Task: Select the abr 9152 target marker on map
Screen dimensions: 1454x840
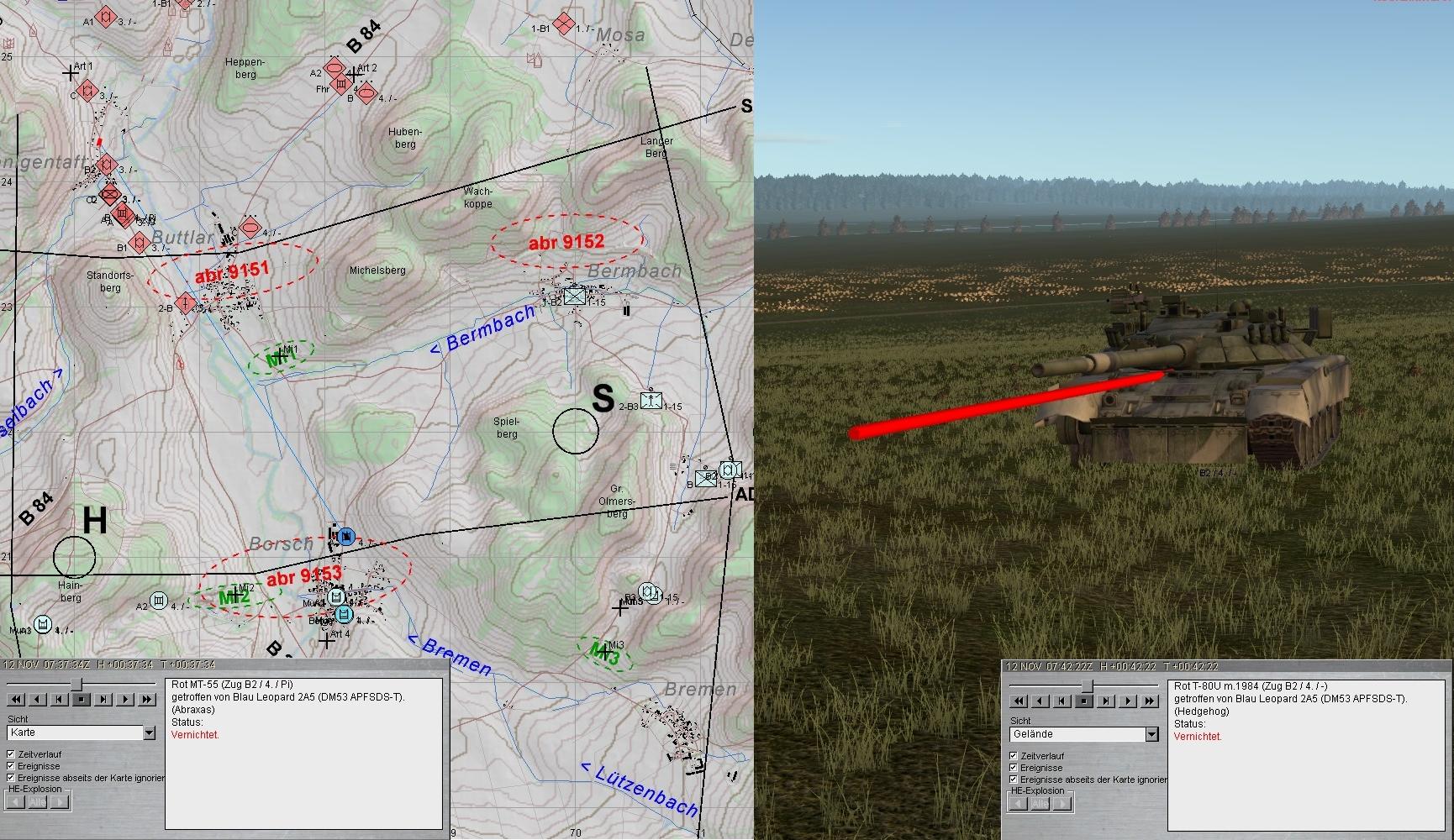Action: coord(566,242)
